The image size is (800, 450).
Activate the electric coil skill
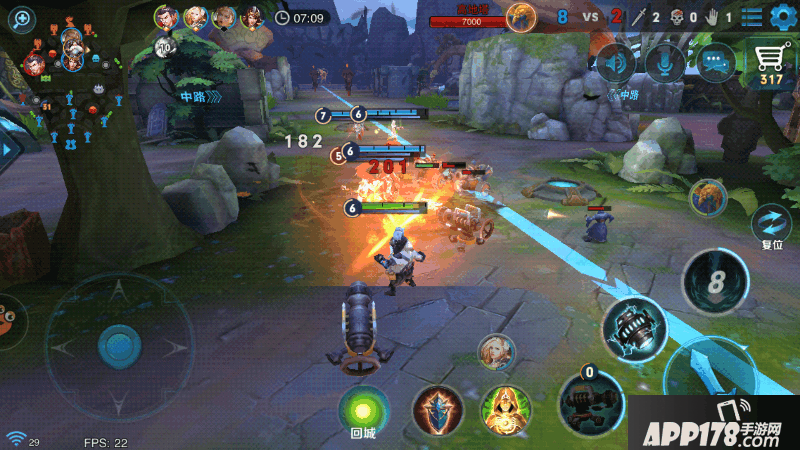point(635,328)
